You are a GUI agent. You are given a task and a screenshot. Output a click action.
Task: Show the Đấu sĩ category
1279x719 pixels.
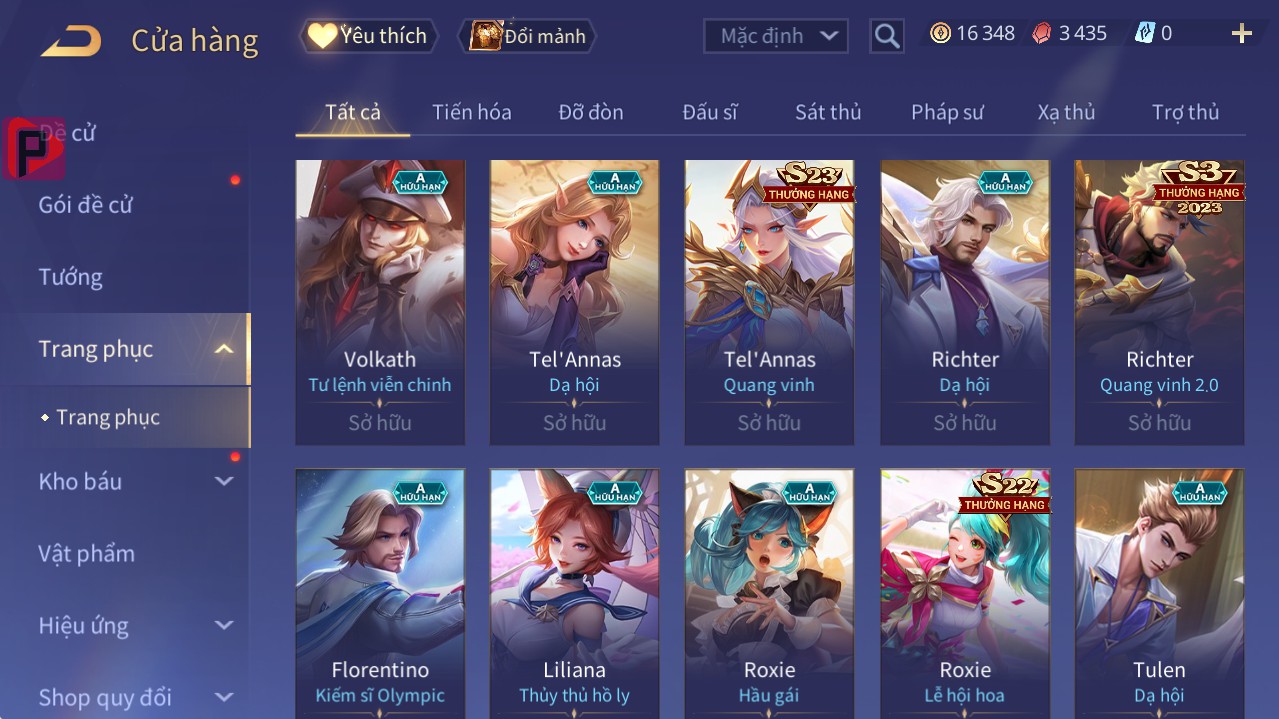[710, 112]
